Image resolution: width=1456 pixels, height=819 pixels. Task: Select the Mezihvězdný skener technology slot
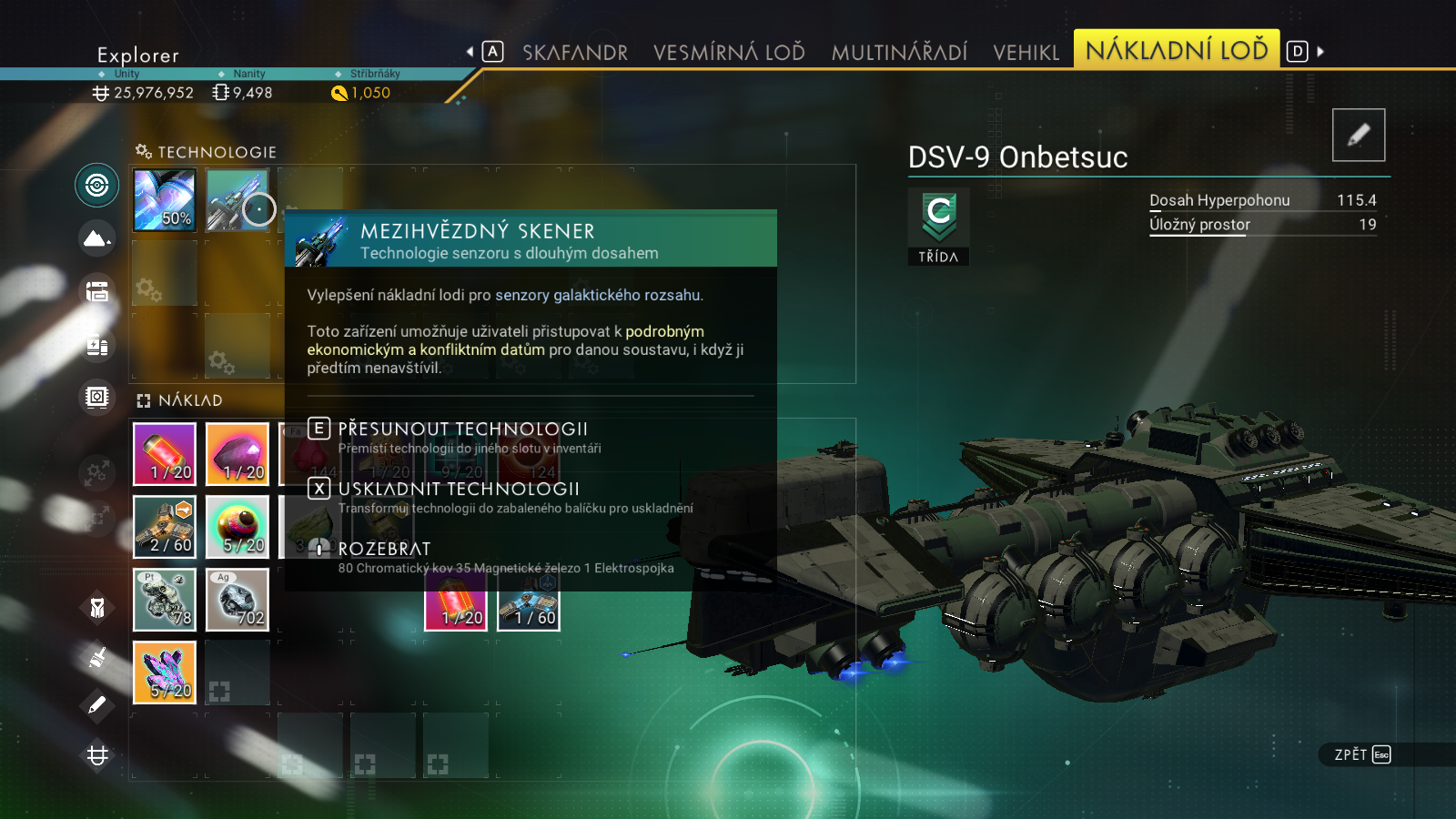[237, 200]
